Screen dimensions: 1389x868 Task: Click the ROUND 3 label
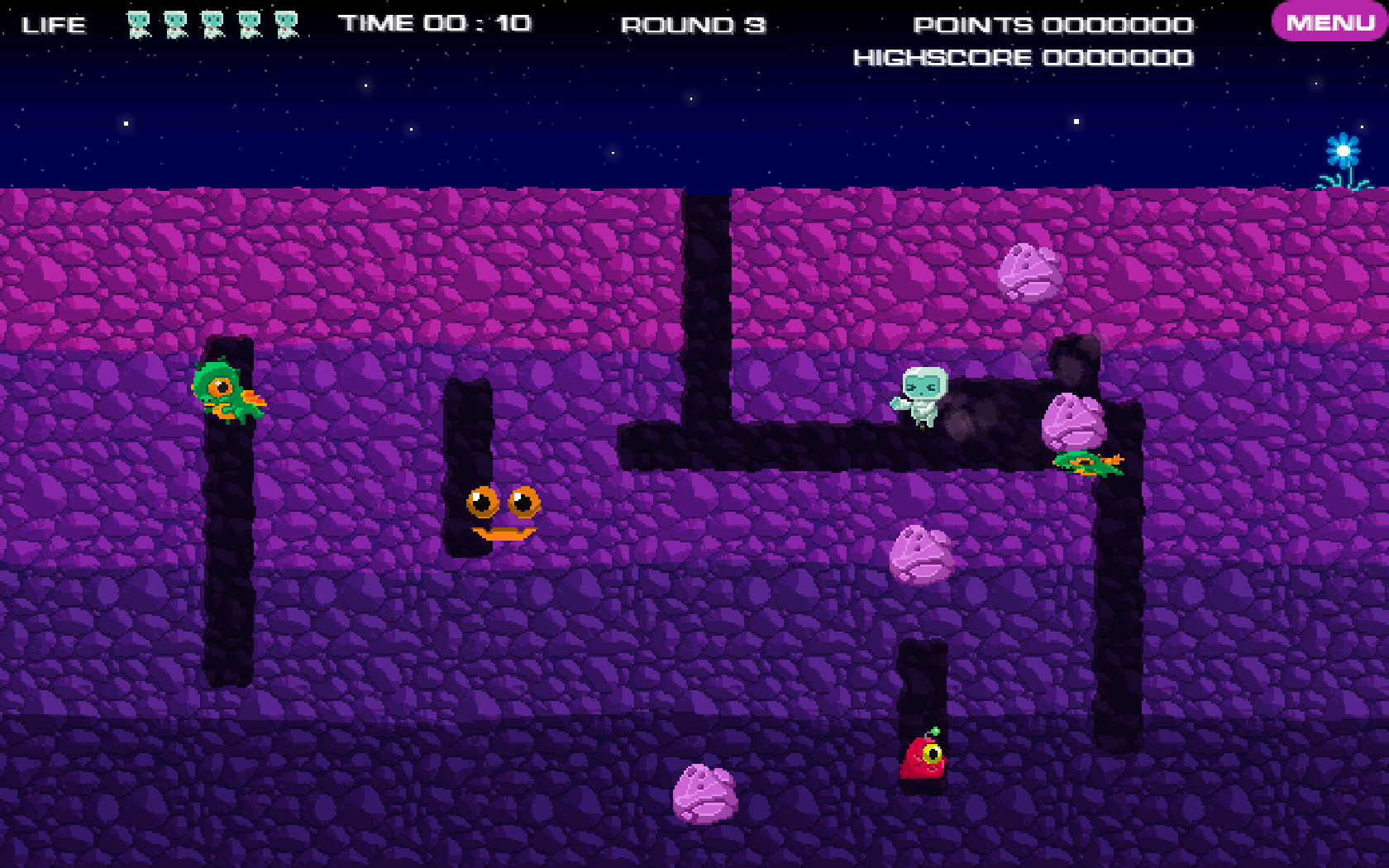pos(694,25)
